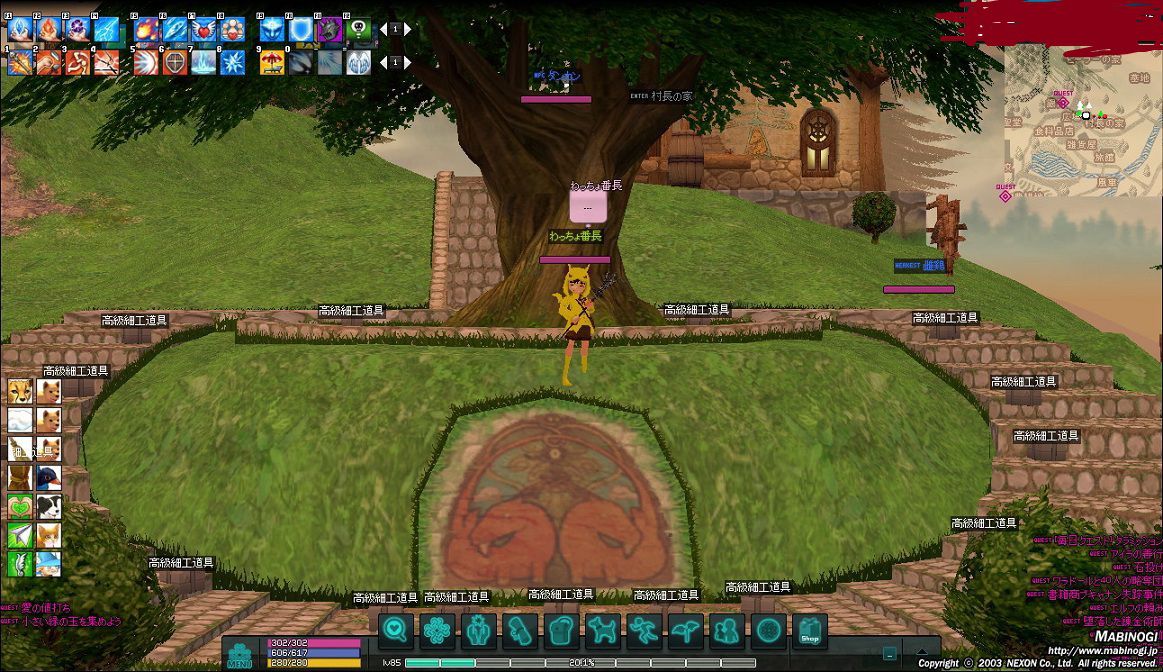Minimize the panel with the underscore button
The image size is (1163, 672).
tap(890, 654)
